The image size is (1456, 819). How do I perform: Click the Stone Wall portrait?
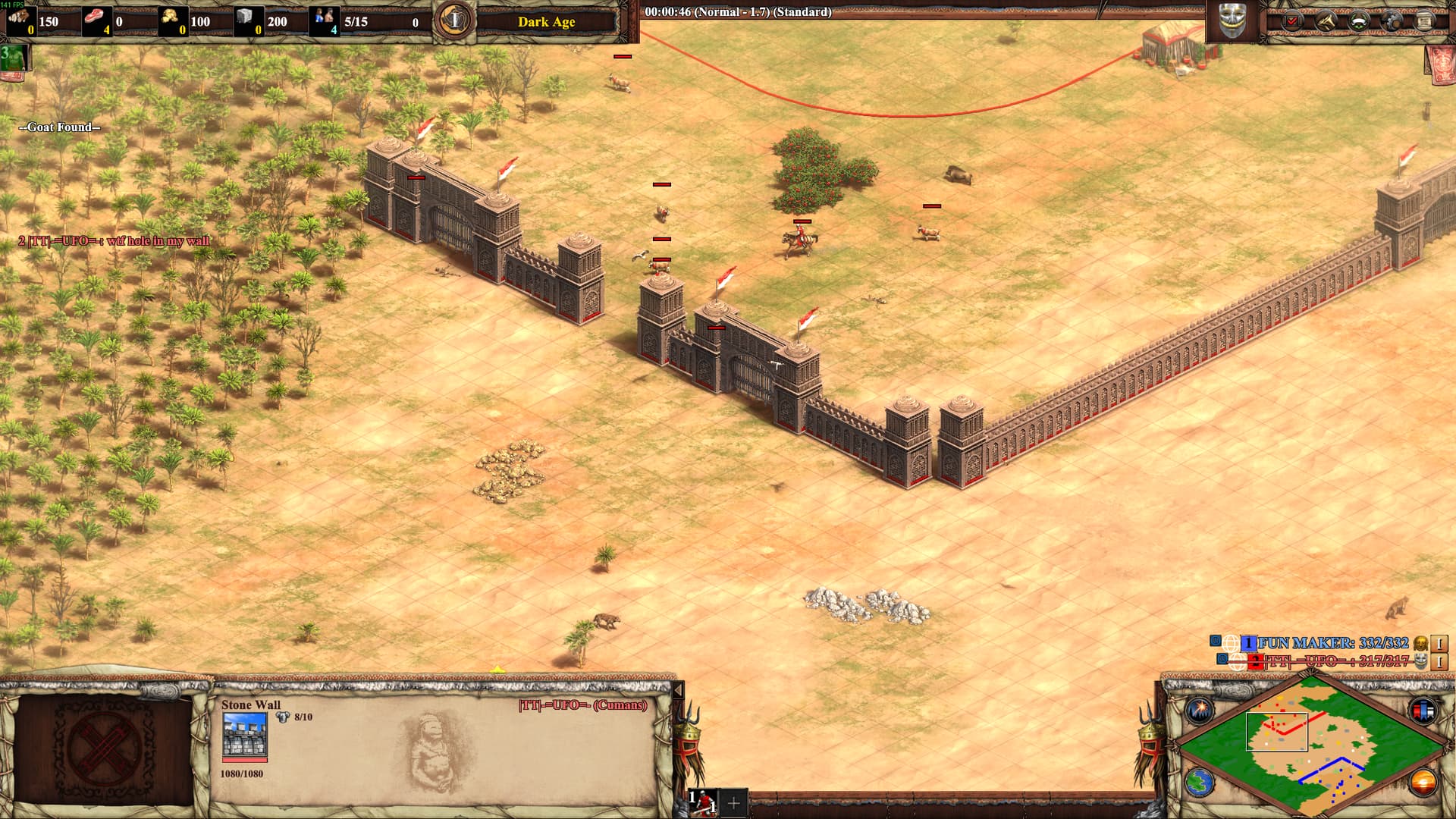(244, 735)
